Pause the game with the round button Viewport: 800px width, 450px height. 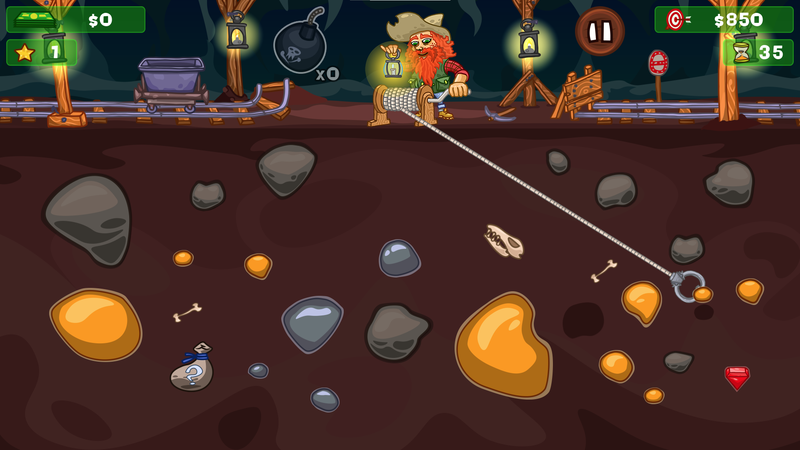600,32
